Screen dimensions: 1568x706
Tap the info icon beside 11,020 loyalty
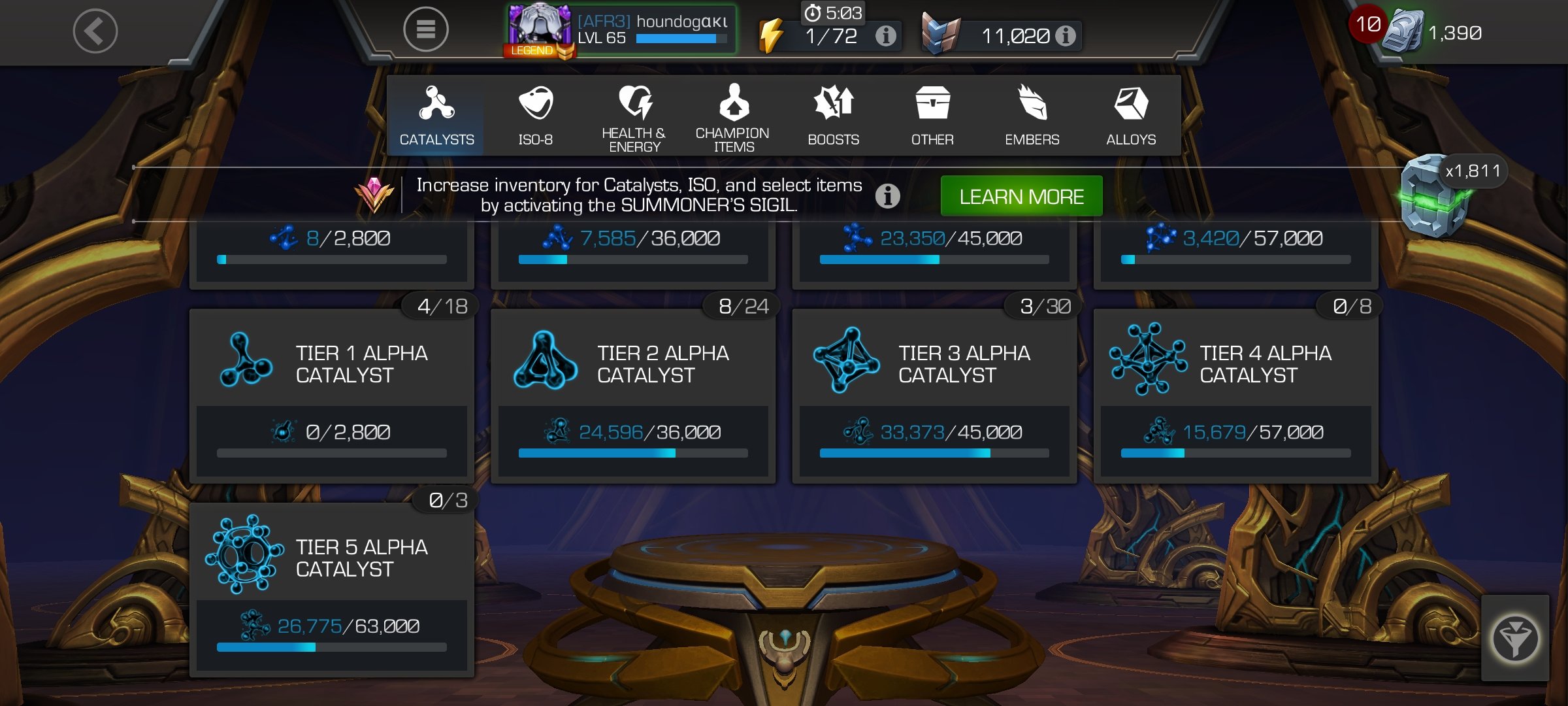tap(1066, 37)
